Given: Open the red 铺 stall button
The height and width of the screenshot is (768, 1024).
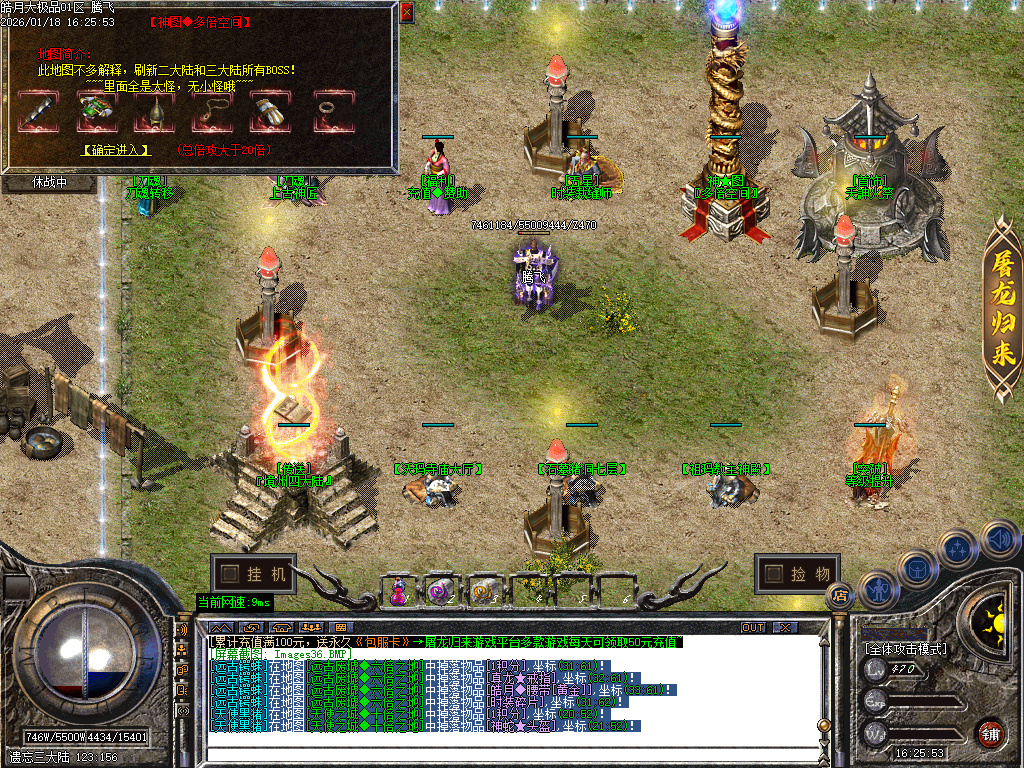Looking at the screenshot, I should (990, 733).
